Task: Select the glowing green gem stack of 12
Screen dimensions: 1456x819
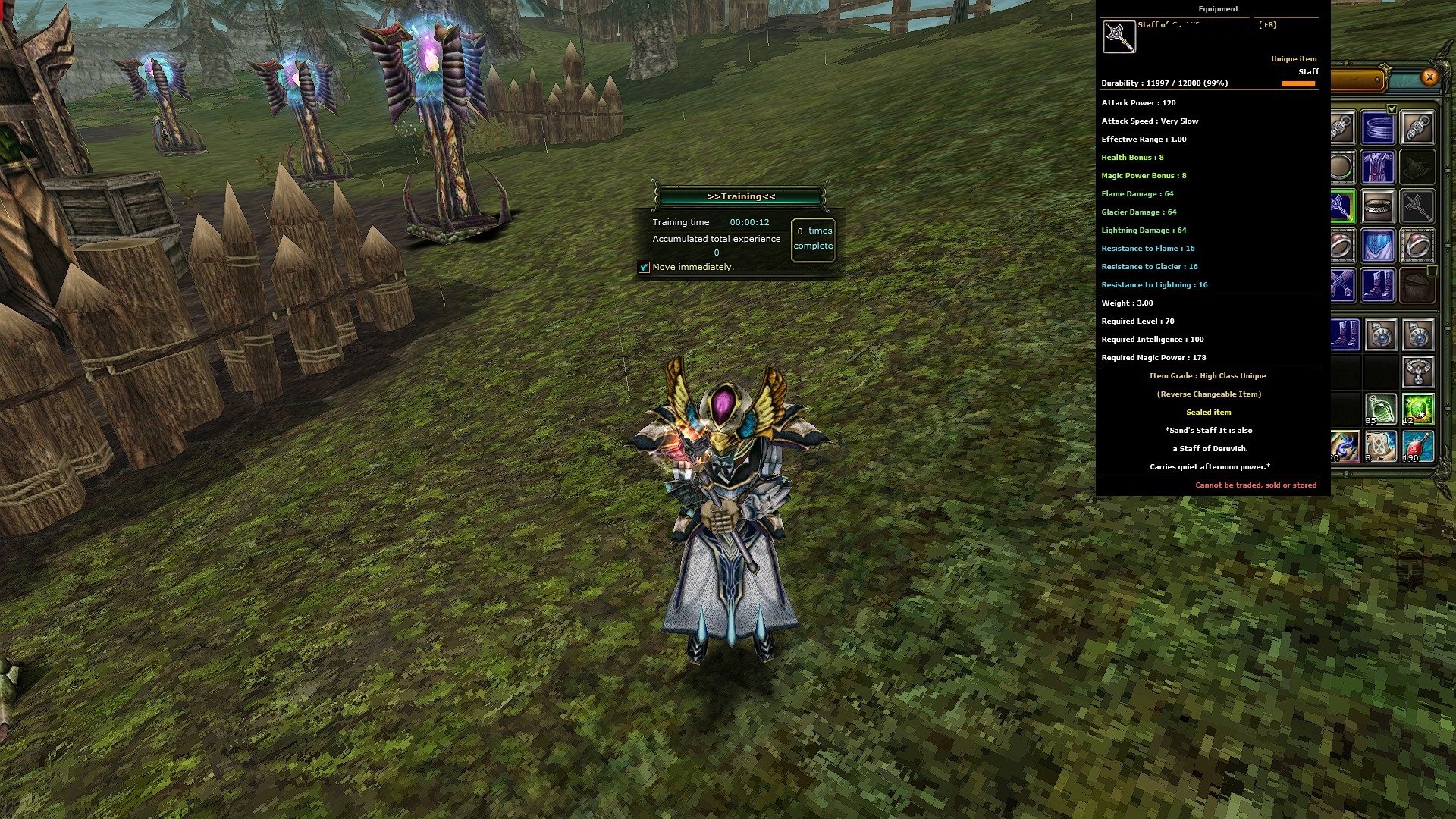Action: coord(1417,409)
